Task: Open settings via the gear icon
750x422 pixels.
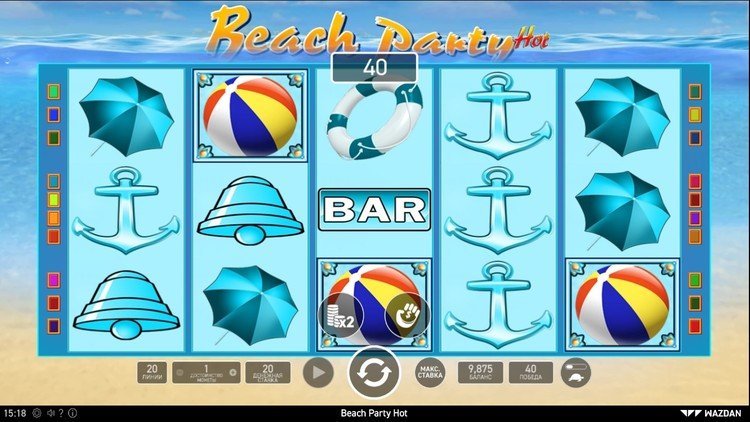Action: coord(37,413)
